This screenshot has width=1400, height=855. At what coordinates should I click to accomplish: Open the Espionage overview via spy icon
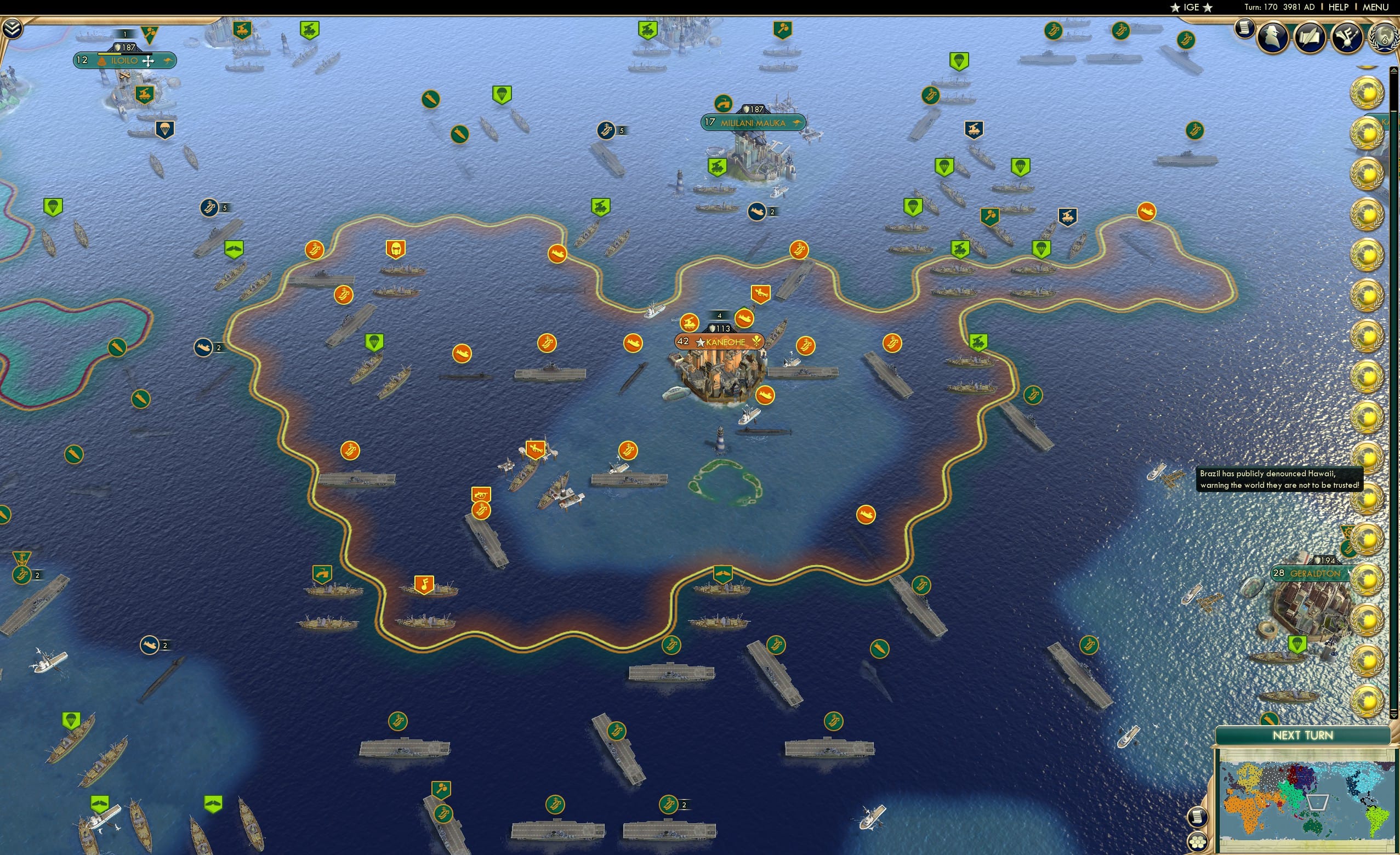pos(1272,37)
